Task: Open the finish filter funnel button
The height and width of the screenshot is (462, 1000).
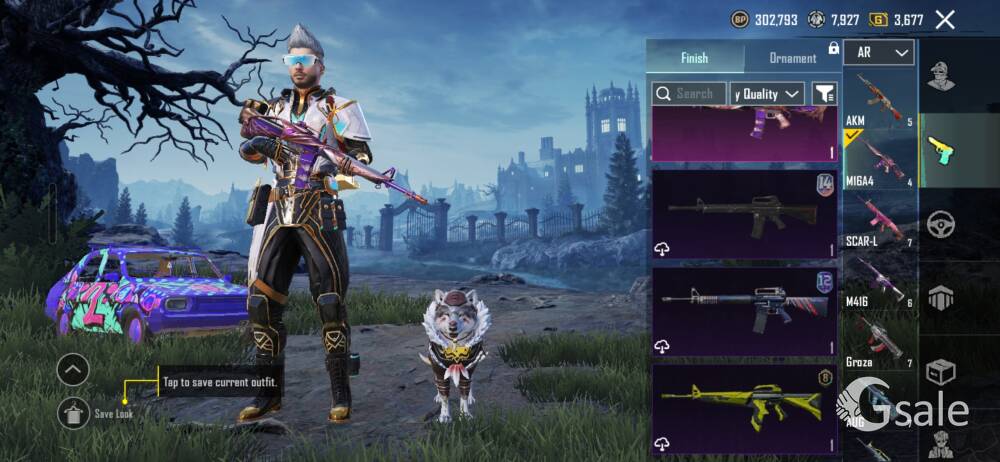Action: point(824,93)
